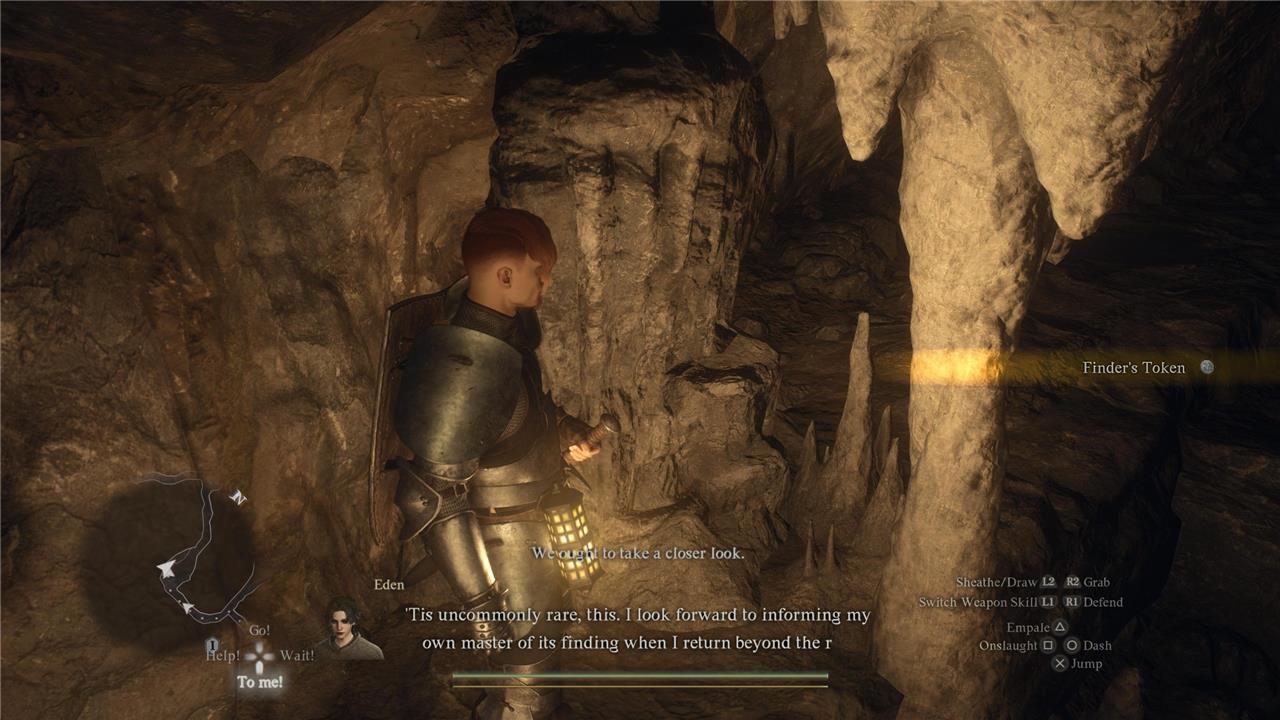Activate the "Help!" pawn command

[224, 656]
